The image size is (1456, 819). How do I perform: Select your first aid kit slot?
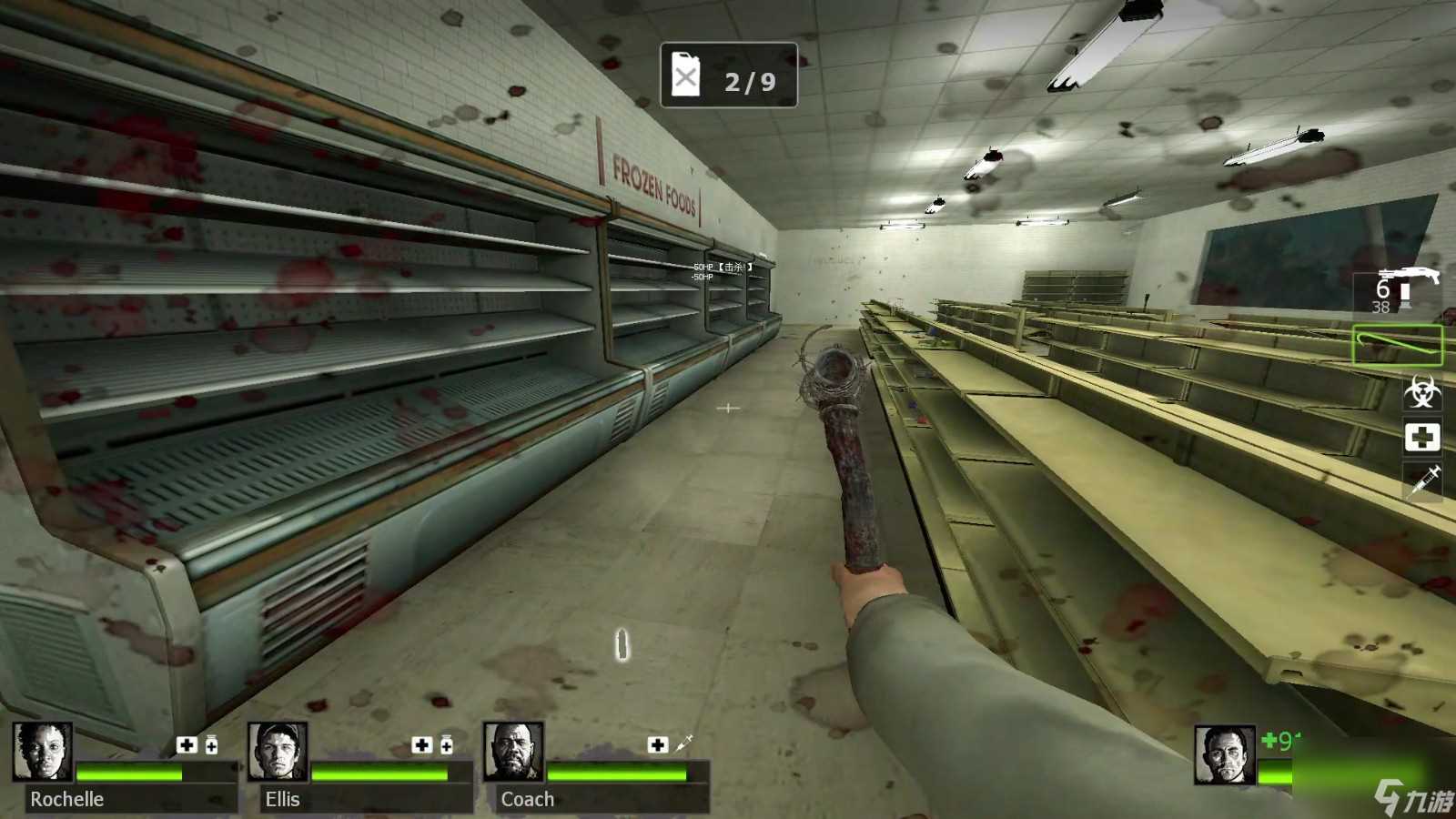[1421, 438]
